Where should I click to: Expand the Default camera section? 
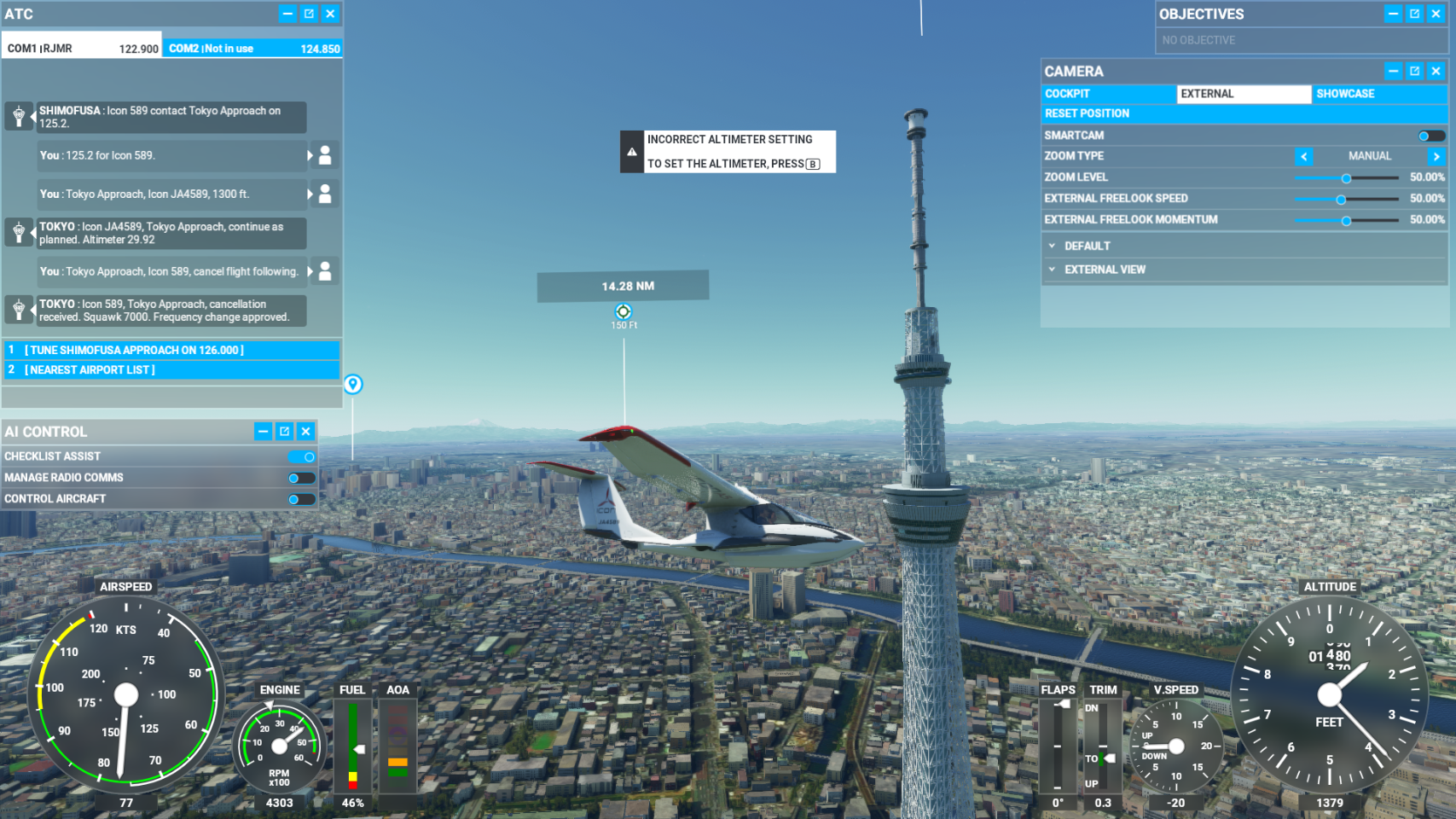(1087, 246)
